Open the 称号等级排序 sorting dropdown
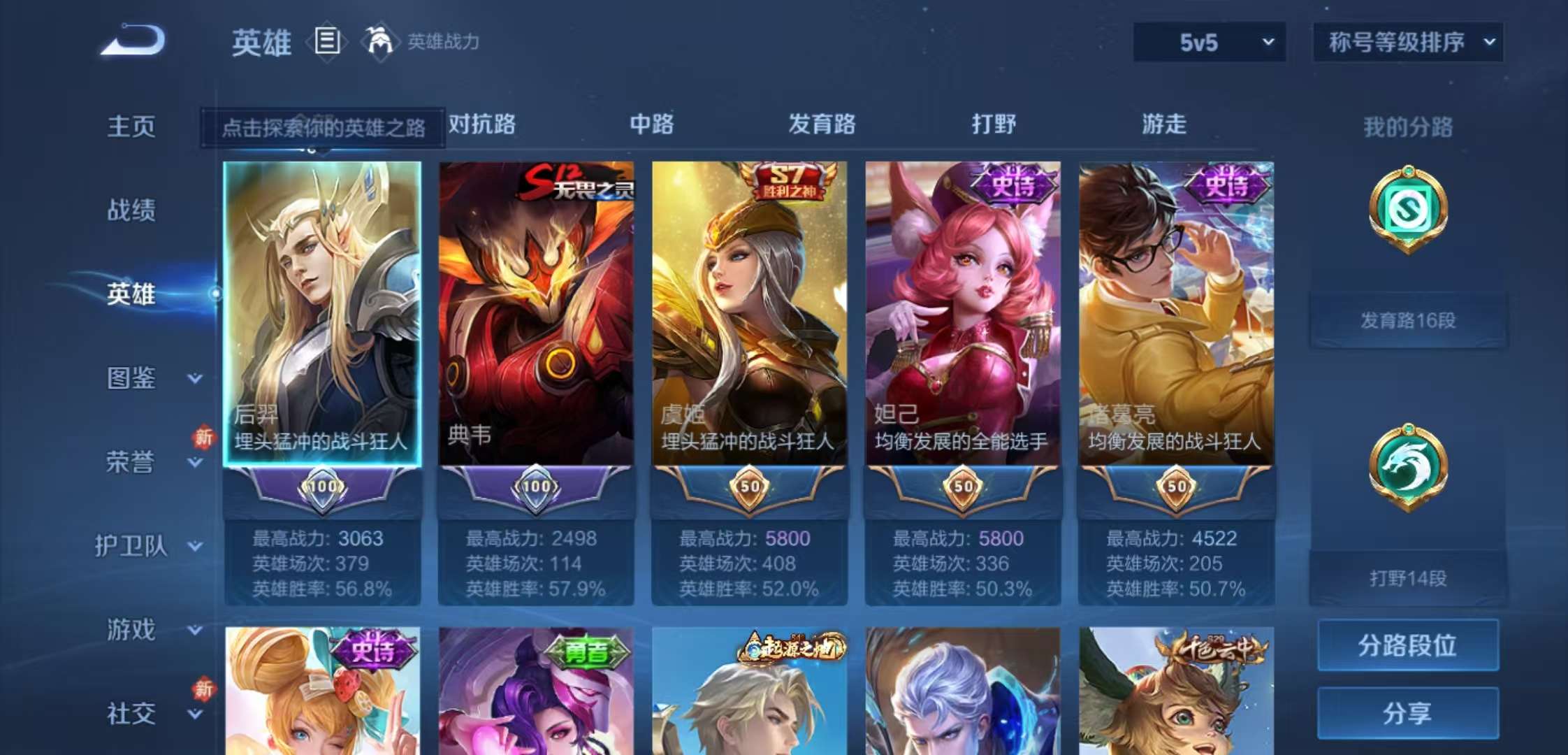The image size is (1568, 755). [1407, 42]
